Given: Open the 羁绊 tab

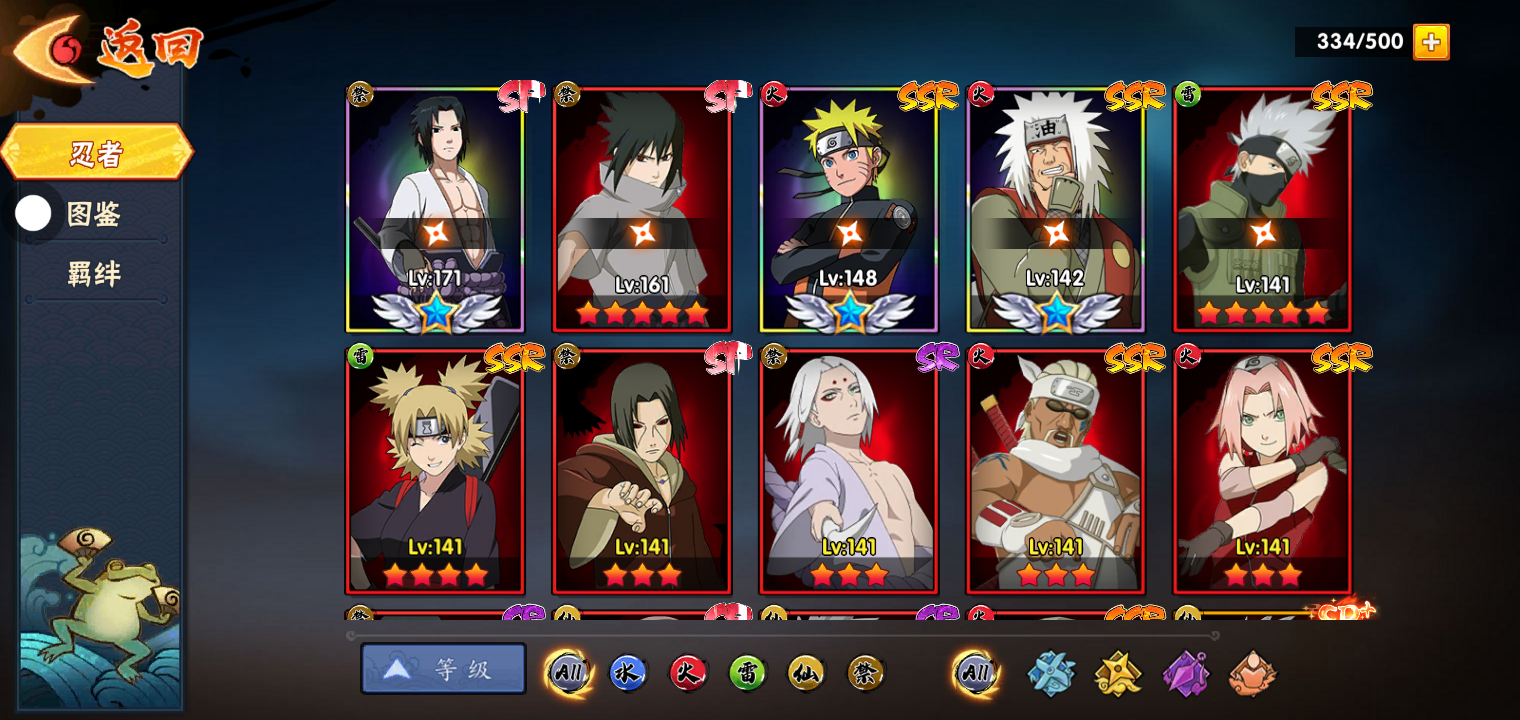Looking at the screenshot, I should tap(94, 274).
